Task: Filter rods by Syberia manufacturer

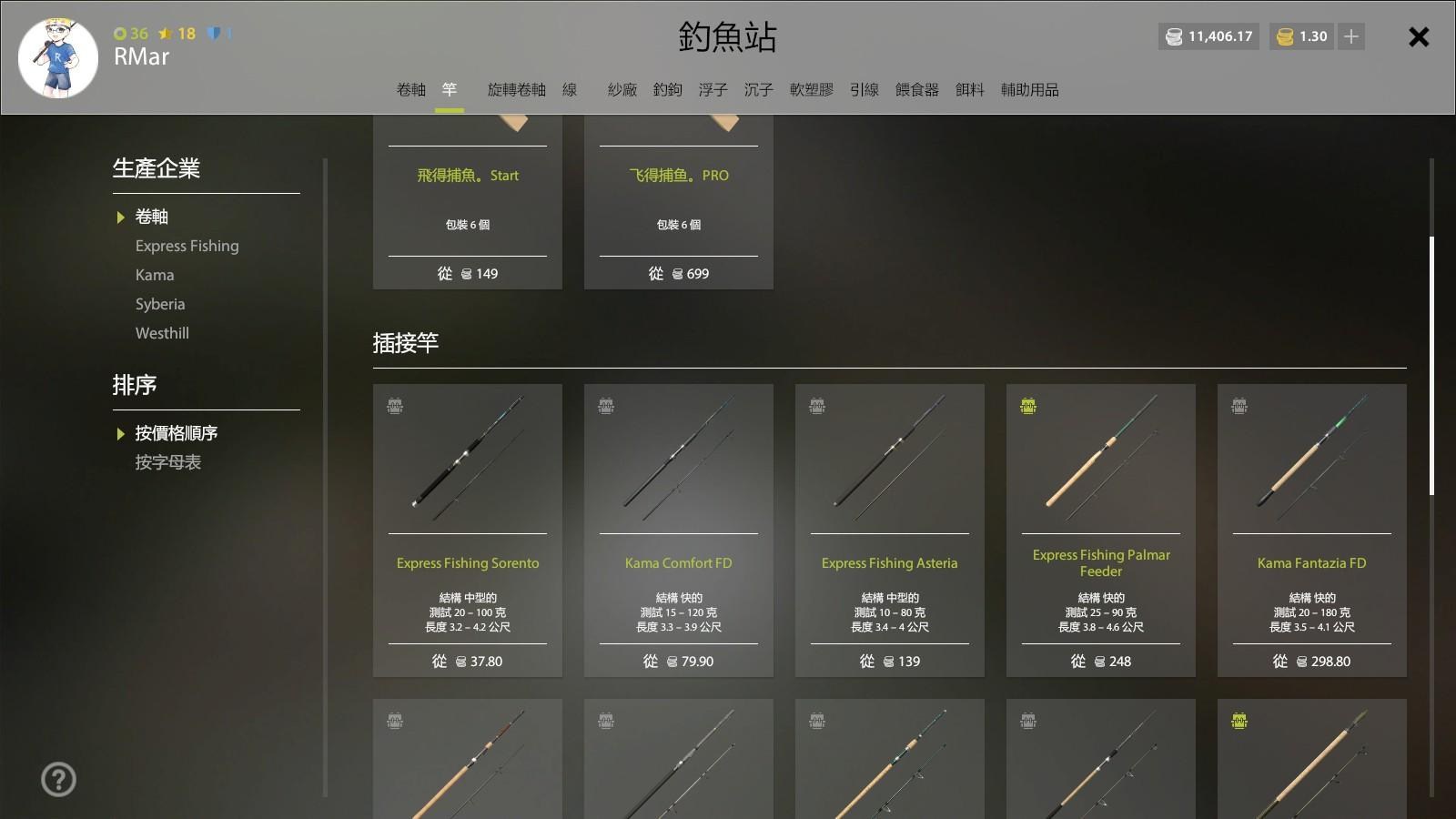Action: (x=160, y=304)
